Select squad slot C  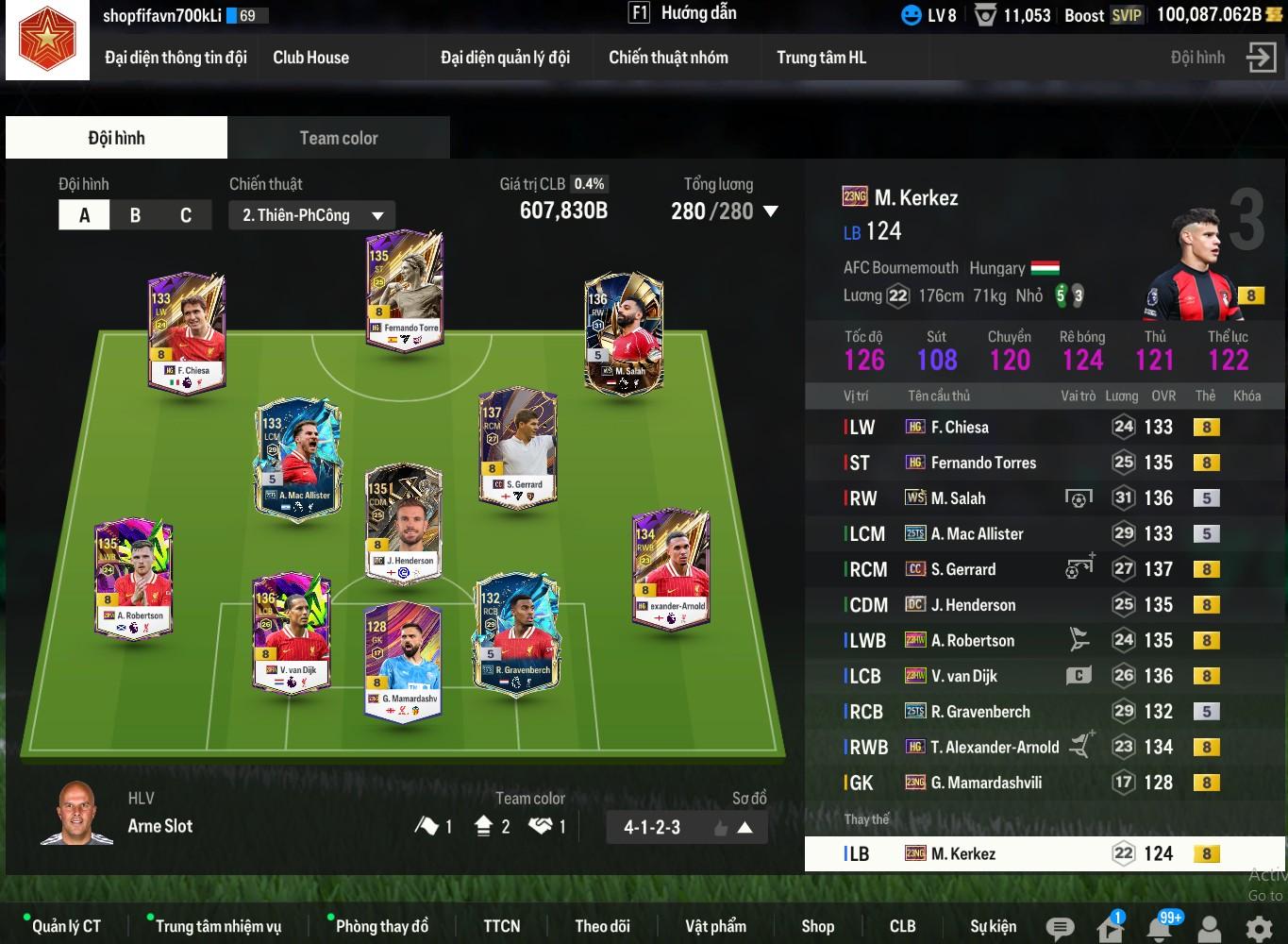(x=186, y=215)
